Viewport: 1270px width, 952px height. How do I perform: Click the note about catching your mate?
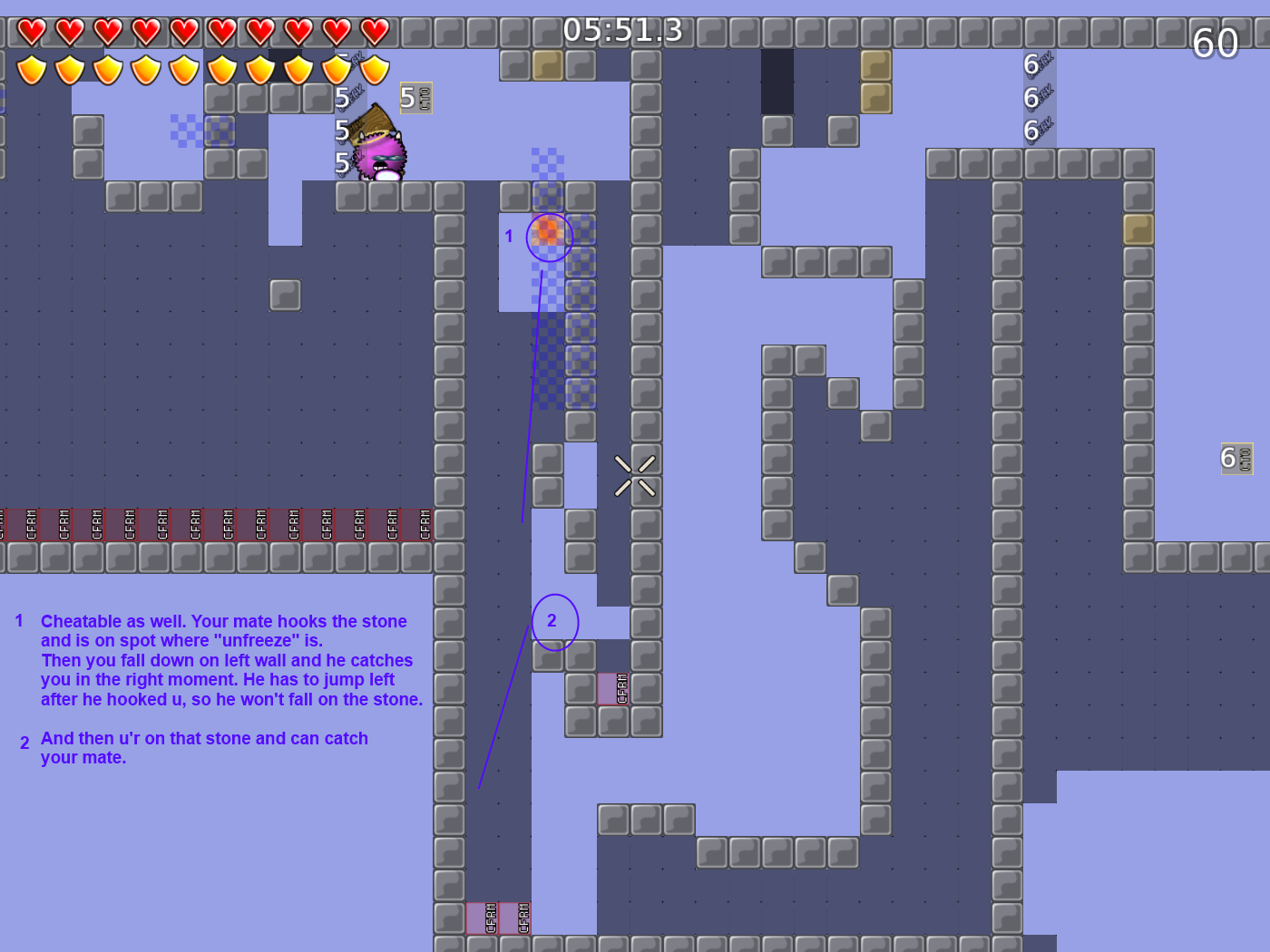pos(204,747)
